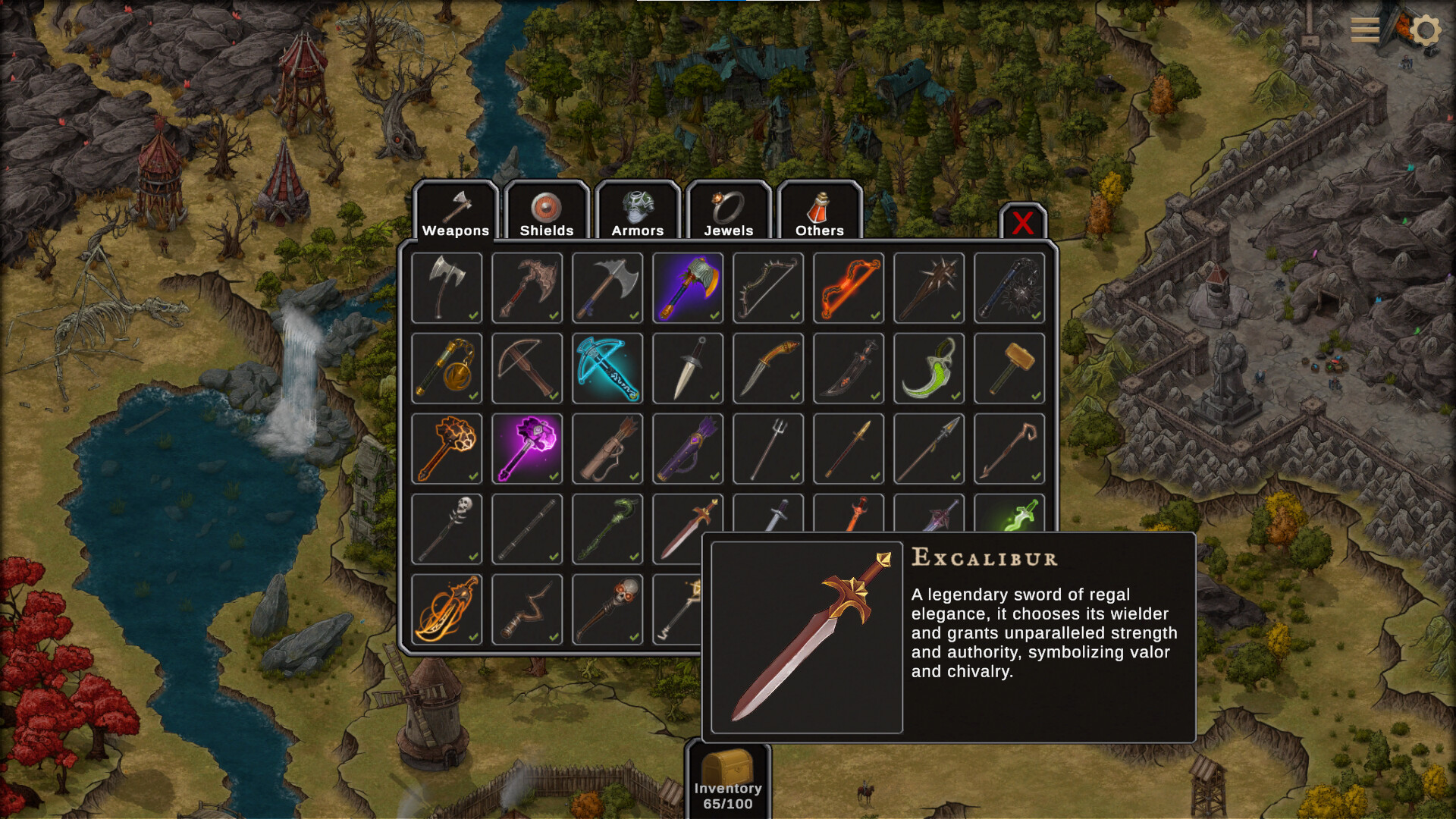The height and width of the screenshot is (819, 1456).
Task: Select the trident weapon
Action: click(x=768, y=449)
